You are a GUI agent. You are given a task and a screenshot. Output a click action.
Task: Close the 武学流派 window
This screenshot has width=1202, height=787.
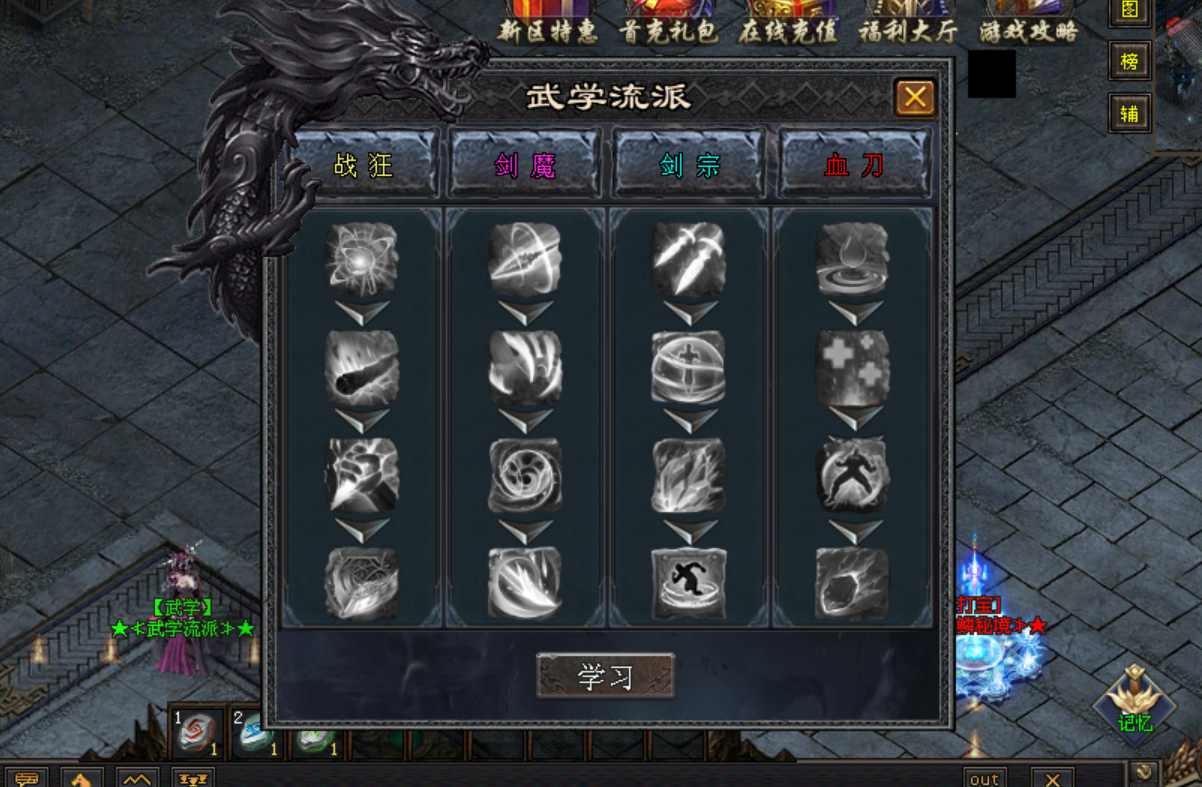tap(914, 98)
